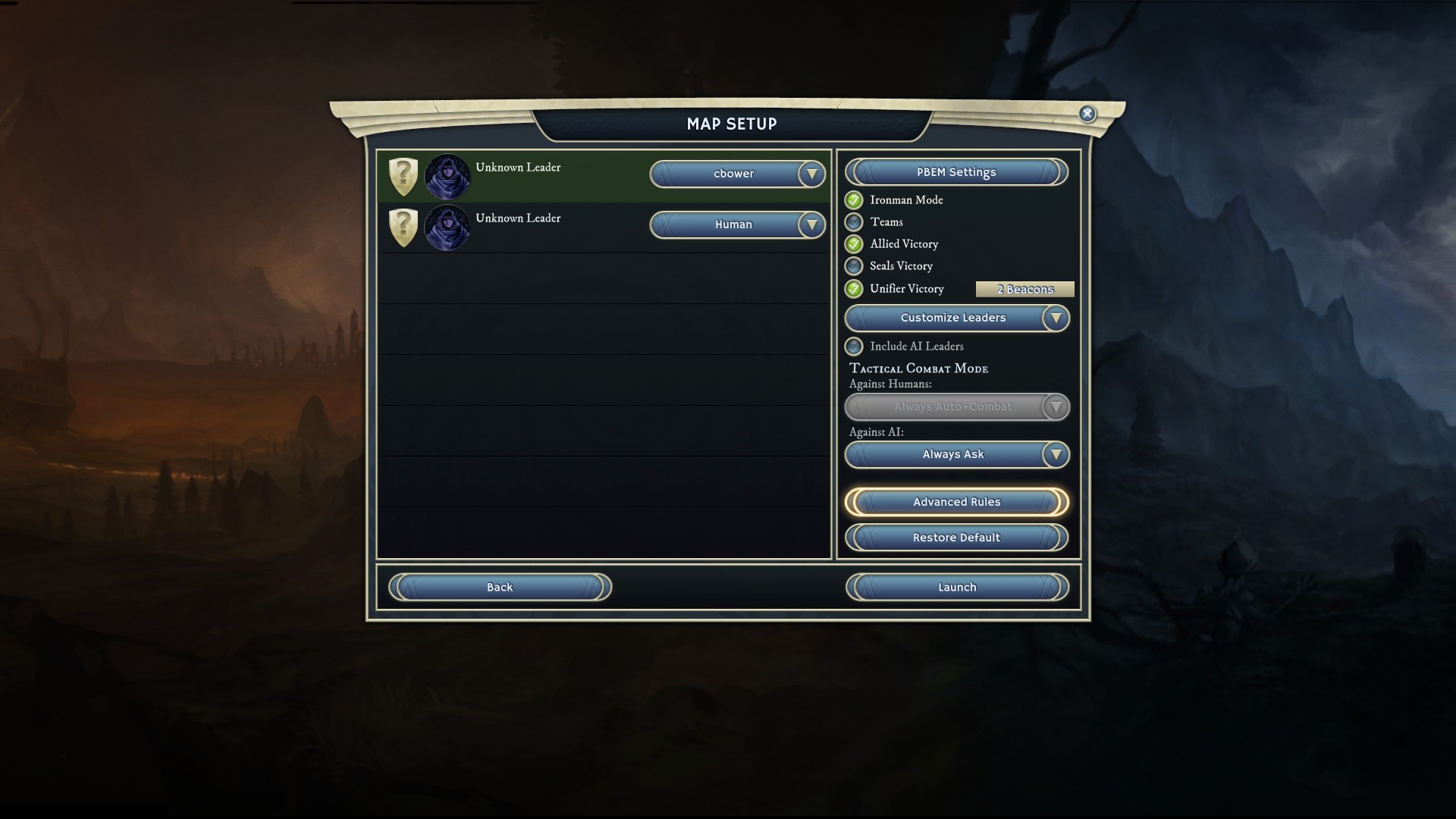Screen dimensions: 1456x819
Task: Select the second Unknown Leader portrait
Action: coord(447,227)
